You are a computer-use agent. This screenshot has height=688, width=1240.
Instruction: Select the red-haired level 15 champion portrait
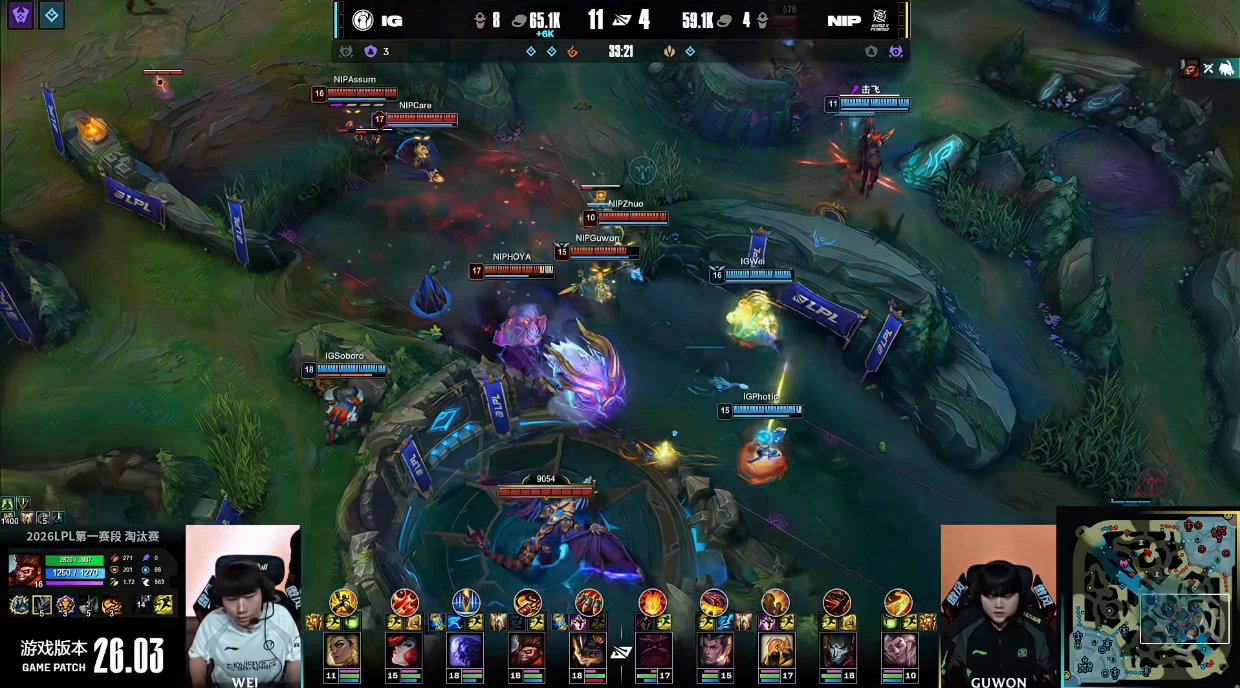404,651
